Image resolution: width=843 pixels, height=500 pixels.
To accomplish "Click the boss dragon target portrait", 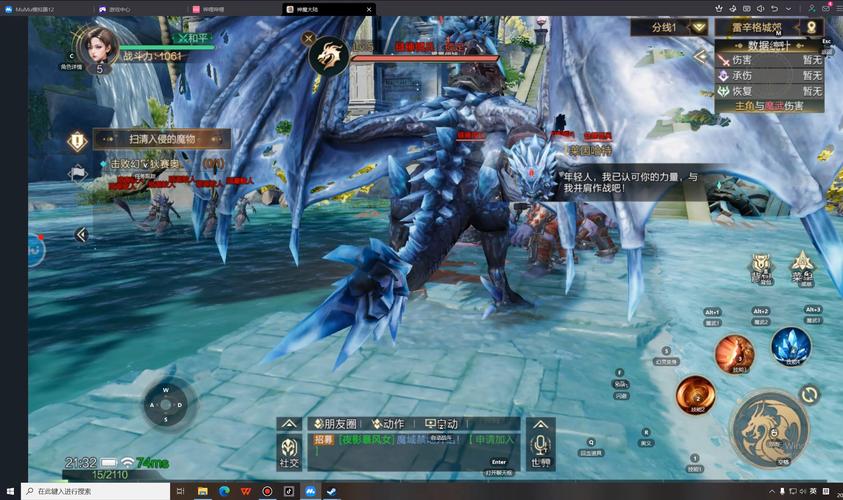I will click(327, 56).
